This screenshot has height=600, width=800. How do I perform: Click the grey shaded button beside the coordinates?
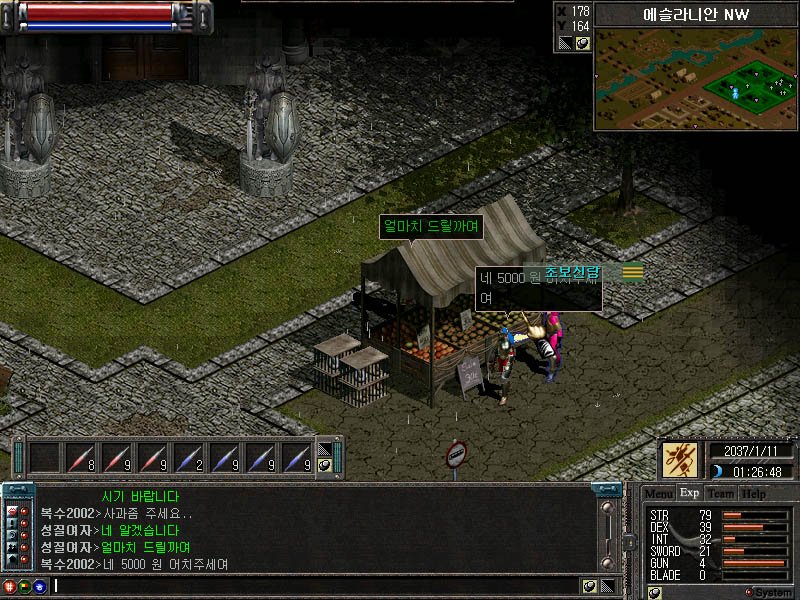coord(565,43)
